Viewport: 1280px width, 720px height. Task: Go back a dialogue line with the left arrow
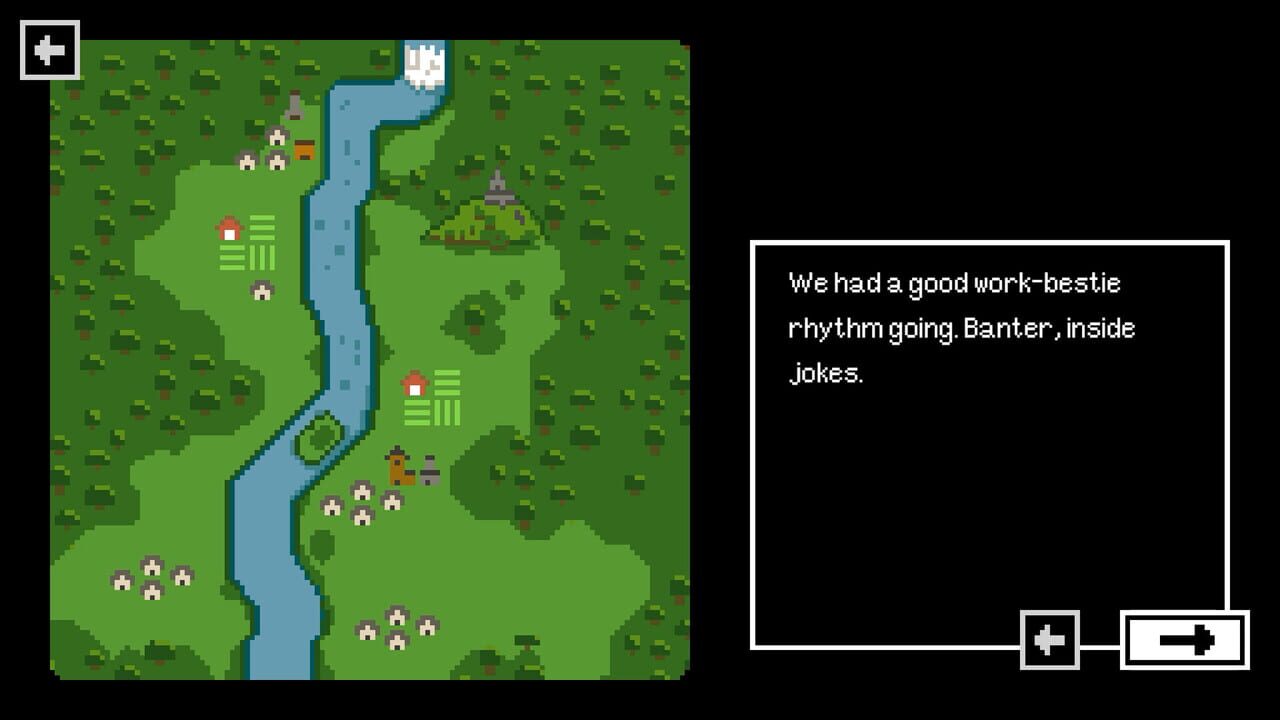point(1048,640)
